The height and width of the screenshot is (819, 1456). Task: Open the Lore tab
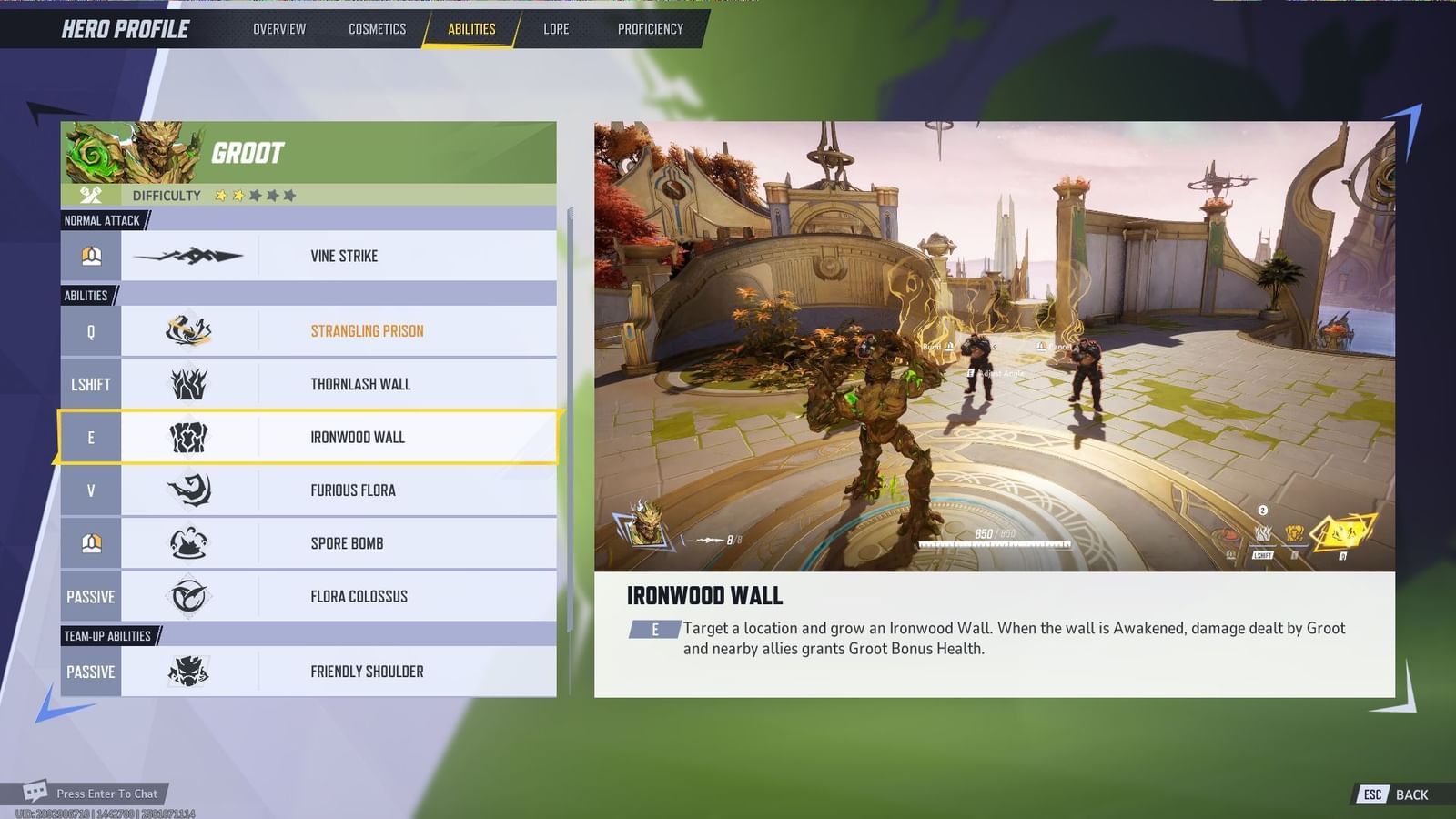(x=556, y=28)
